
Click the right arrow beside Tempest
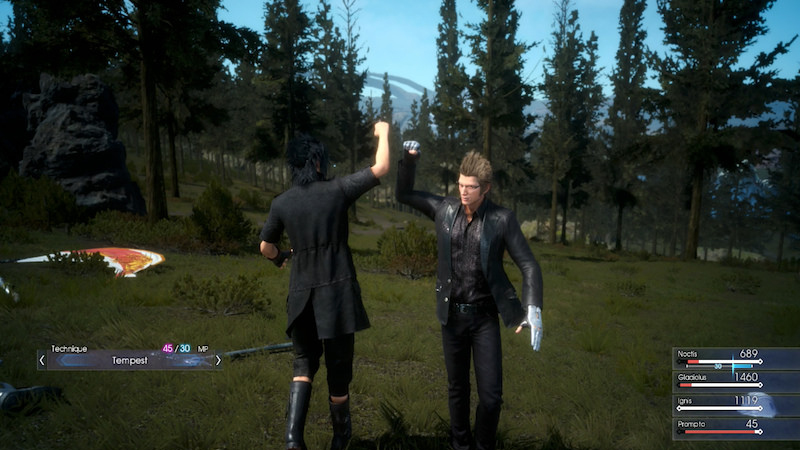coord(218,360)
